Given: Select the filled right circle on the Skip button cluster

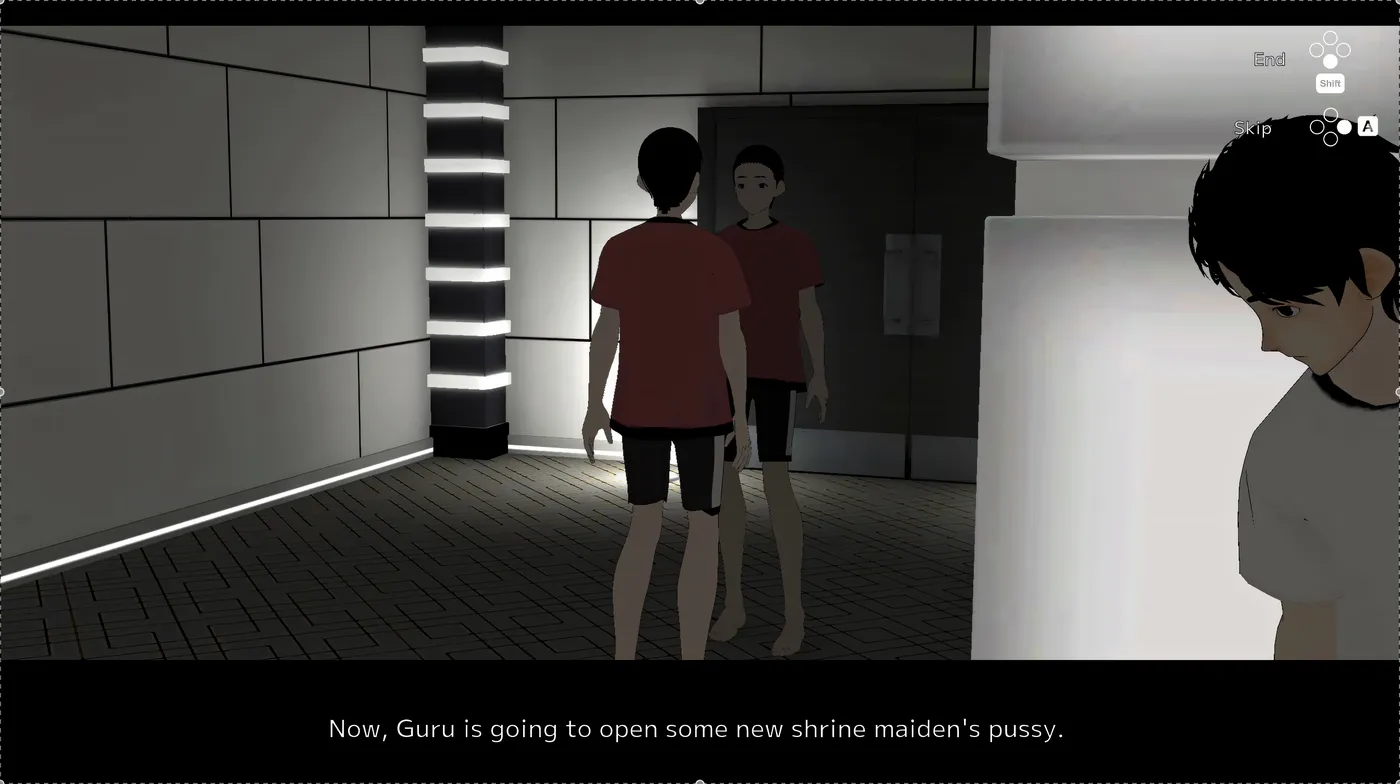Looking at the screenshot, I should pyautogui.click(x=1344, y=127).
